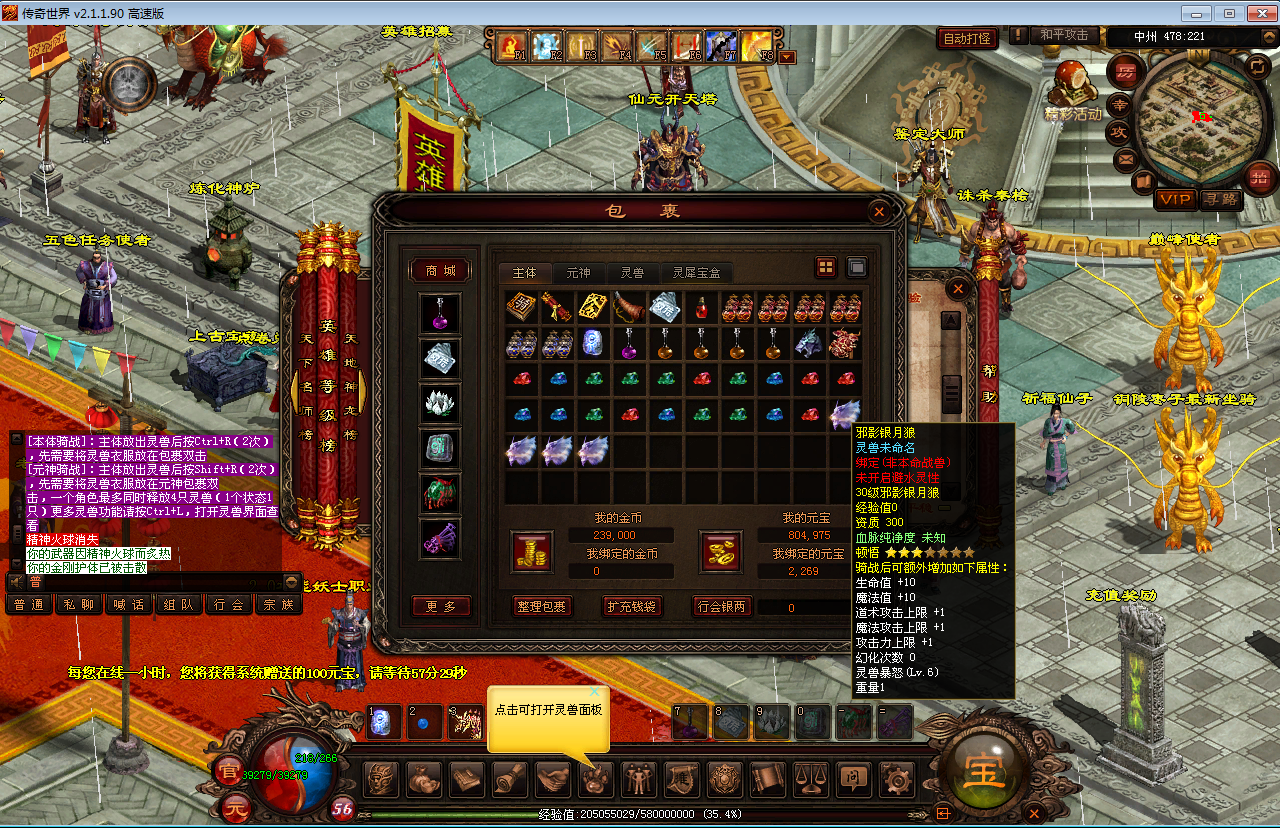
Task: Close the 包裹 inventory window
Action: [x=878, y=212]
